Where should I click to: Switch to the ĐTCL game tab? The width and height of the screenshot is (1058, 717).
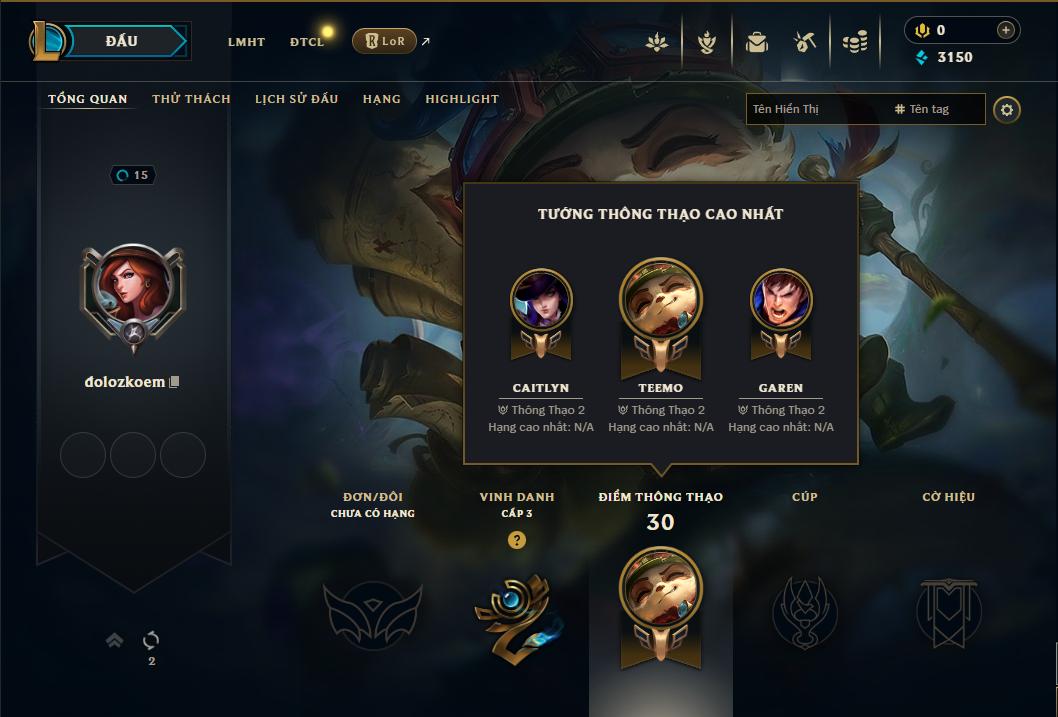[x=306, y=42]
